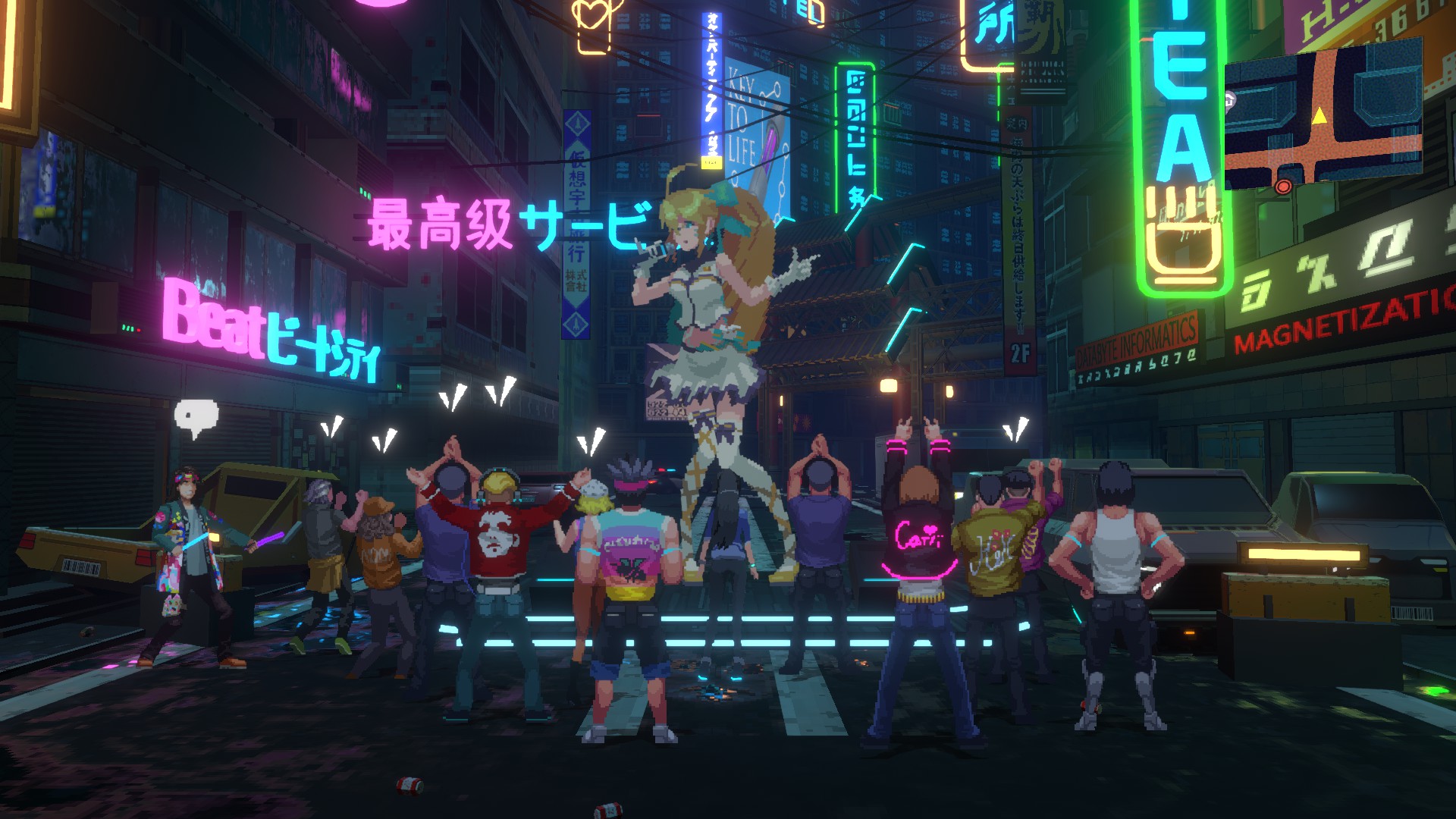Click the yellow player arrow on minimap

click(x=1320, y=115)
